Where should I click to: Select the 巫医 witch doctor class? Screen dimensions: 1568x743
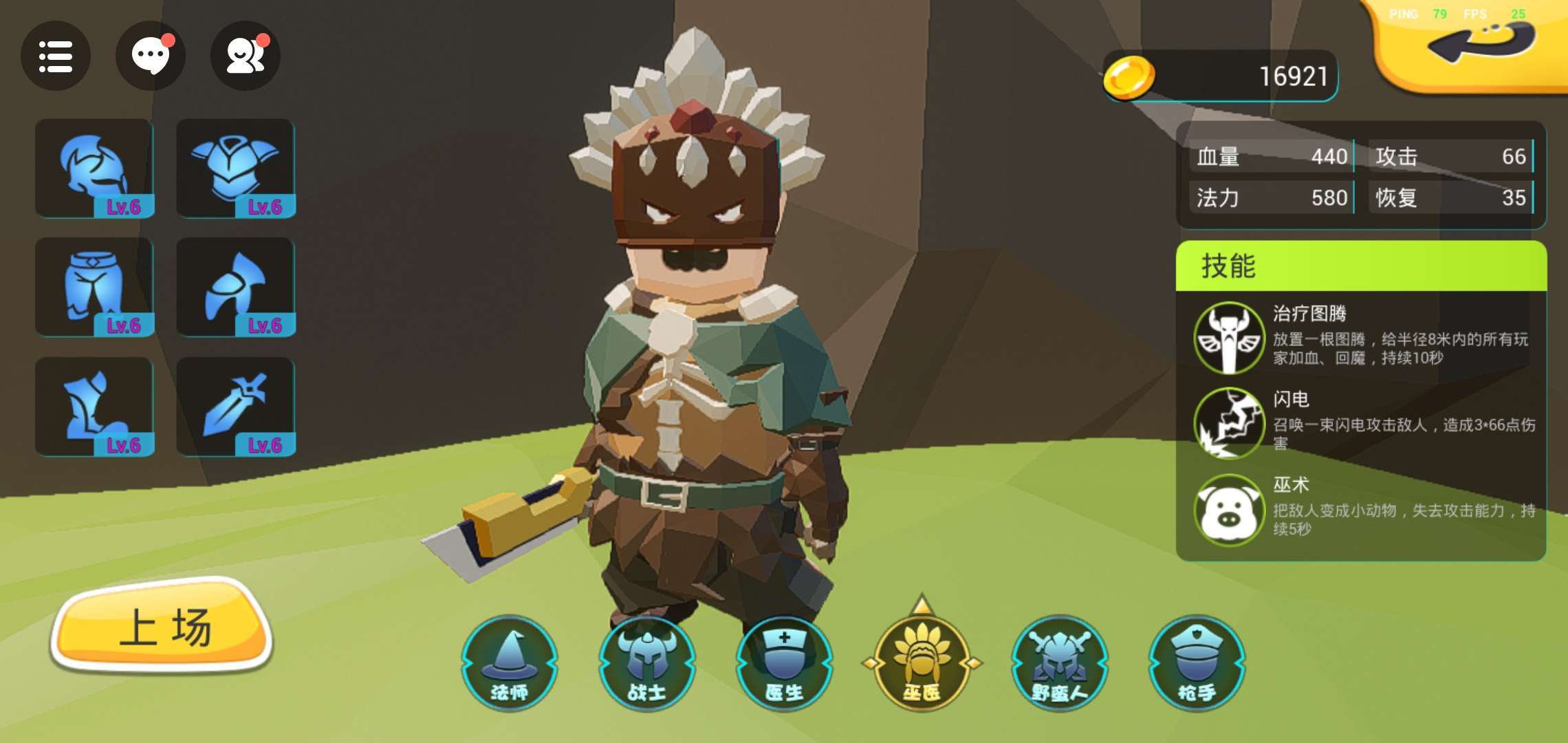922,663
